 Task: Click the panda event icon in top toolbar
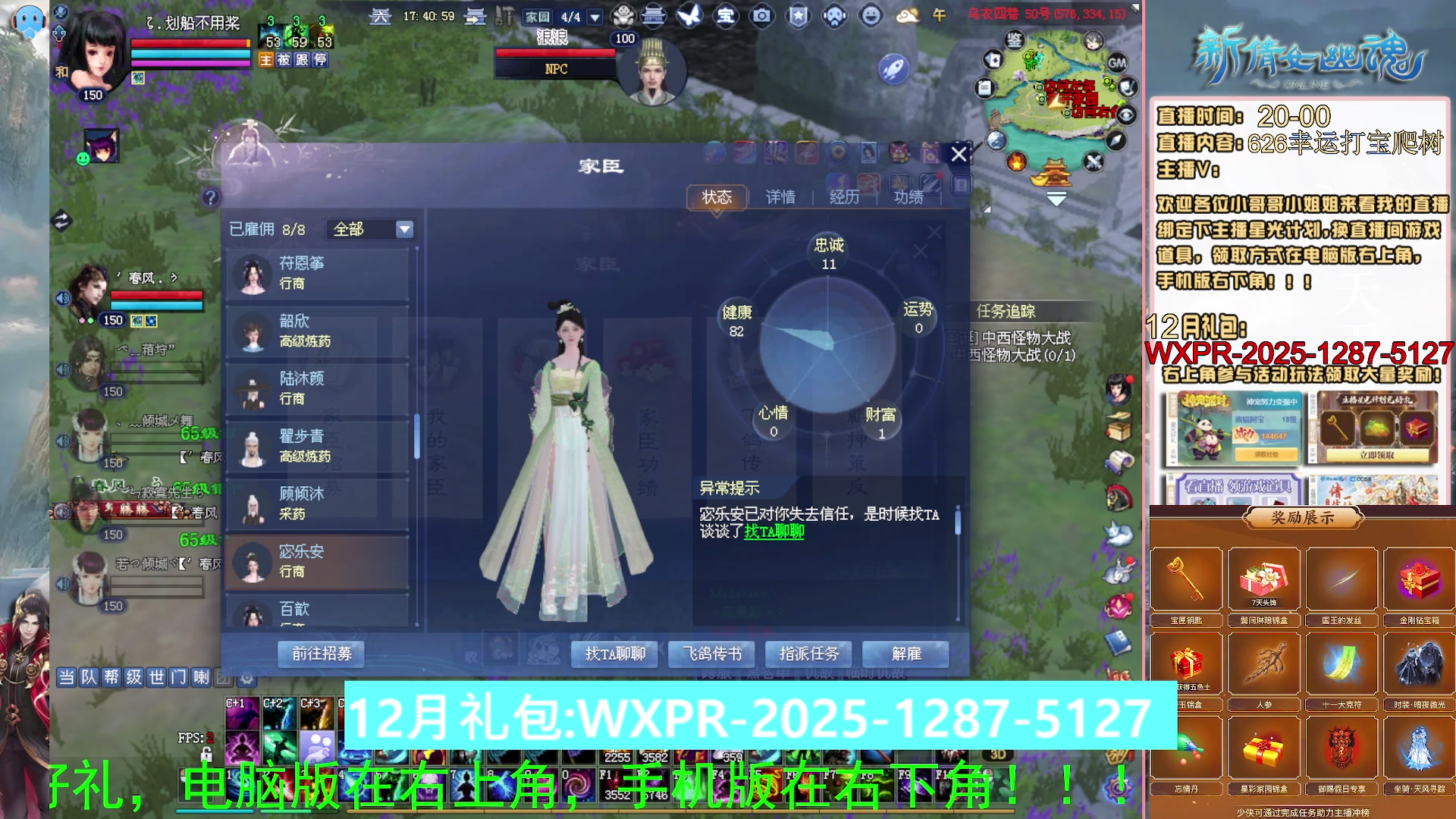click(x=622, y=16)
